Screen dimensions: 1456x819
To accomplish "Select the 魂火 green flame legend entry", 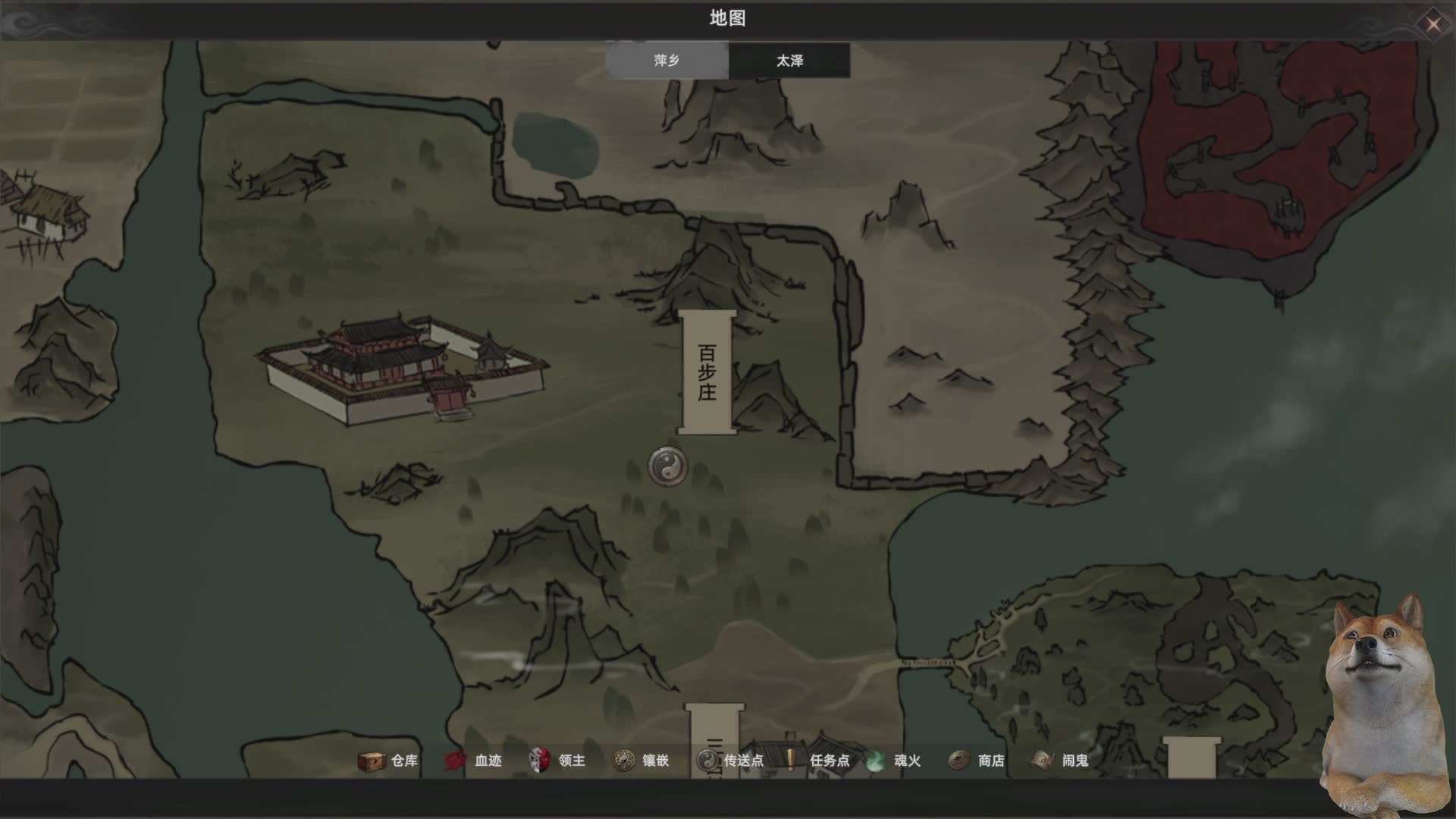I will tap(893, 761).
